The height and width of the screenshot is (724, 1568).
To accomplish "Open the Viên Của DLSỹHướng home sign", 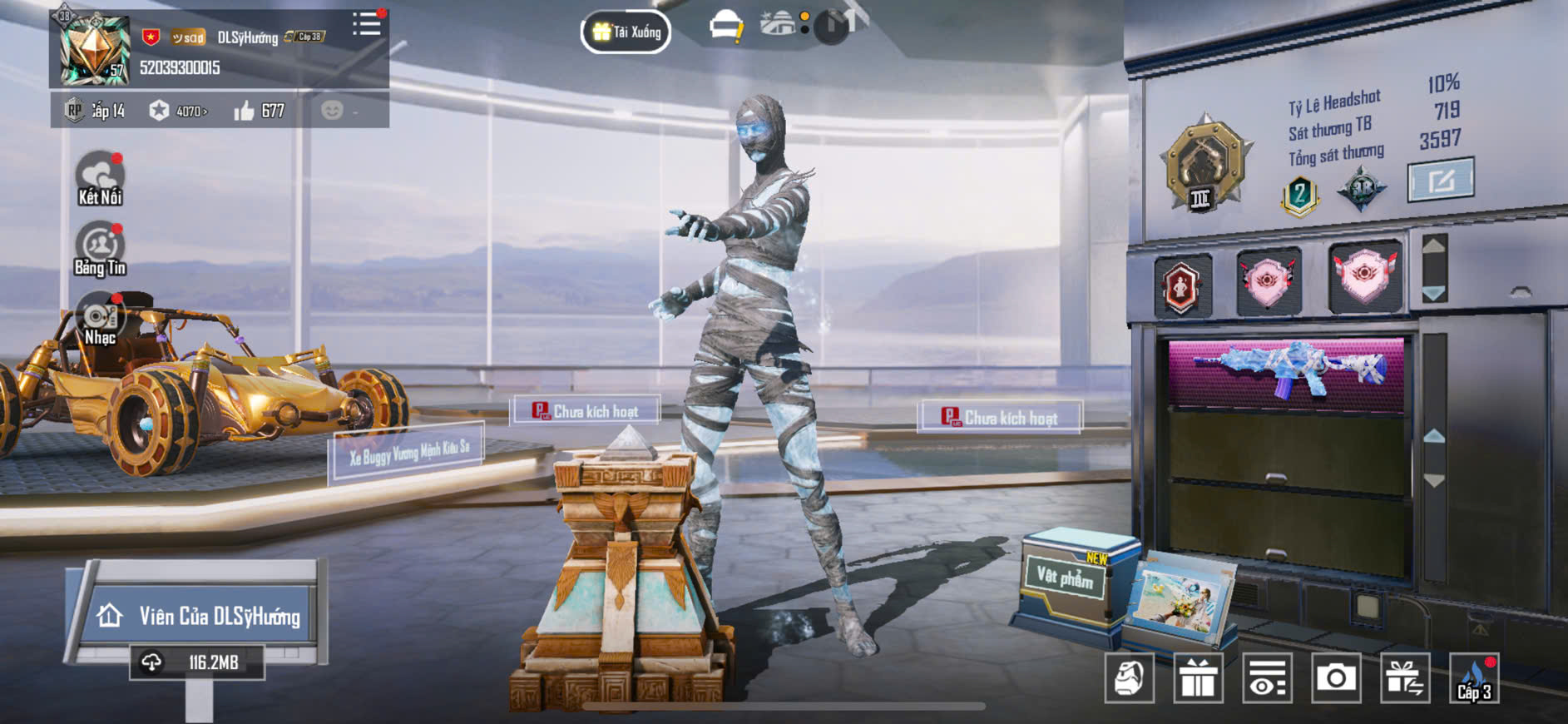I will coord(200,616).
